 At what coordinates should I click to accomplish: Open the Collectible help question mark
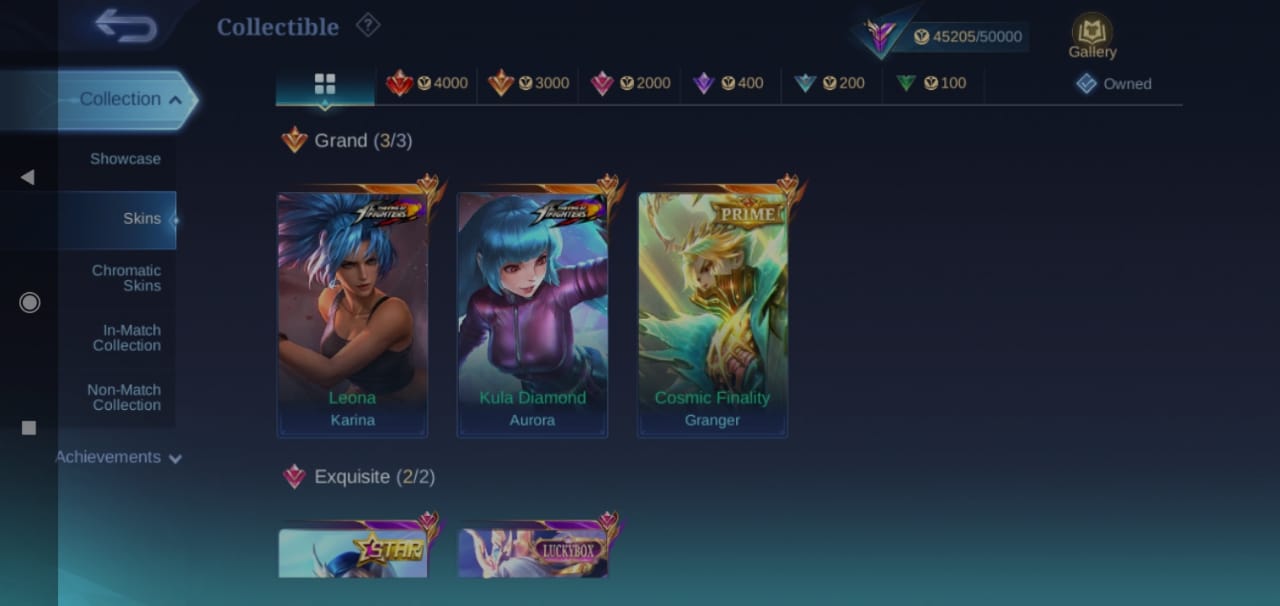coord(368,25)
